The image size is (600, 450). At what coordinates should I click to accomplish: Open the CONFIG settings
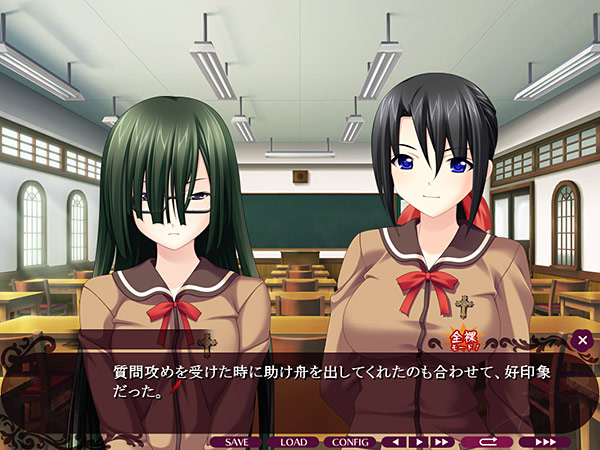350,441
